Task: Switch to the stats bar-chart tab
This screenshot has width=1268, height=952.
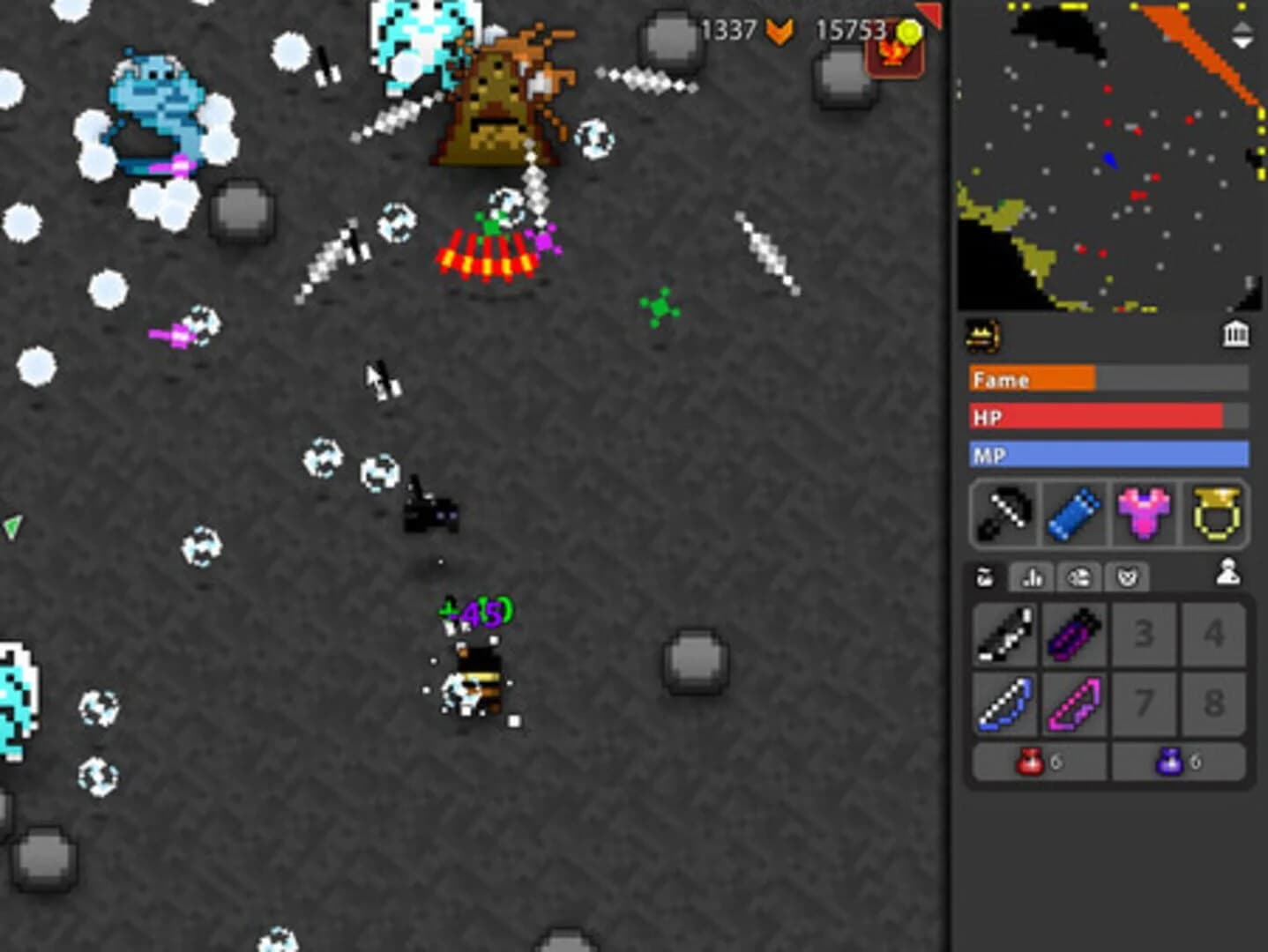Action: [1033, 577]
